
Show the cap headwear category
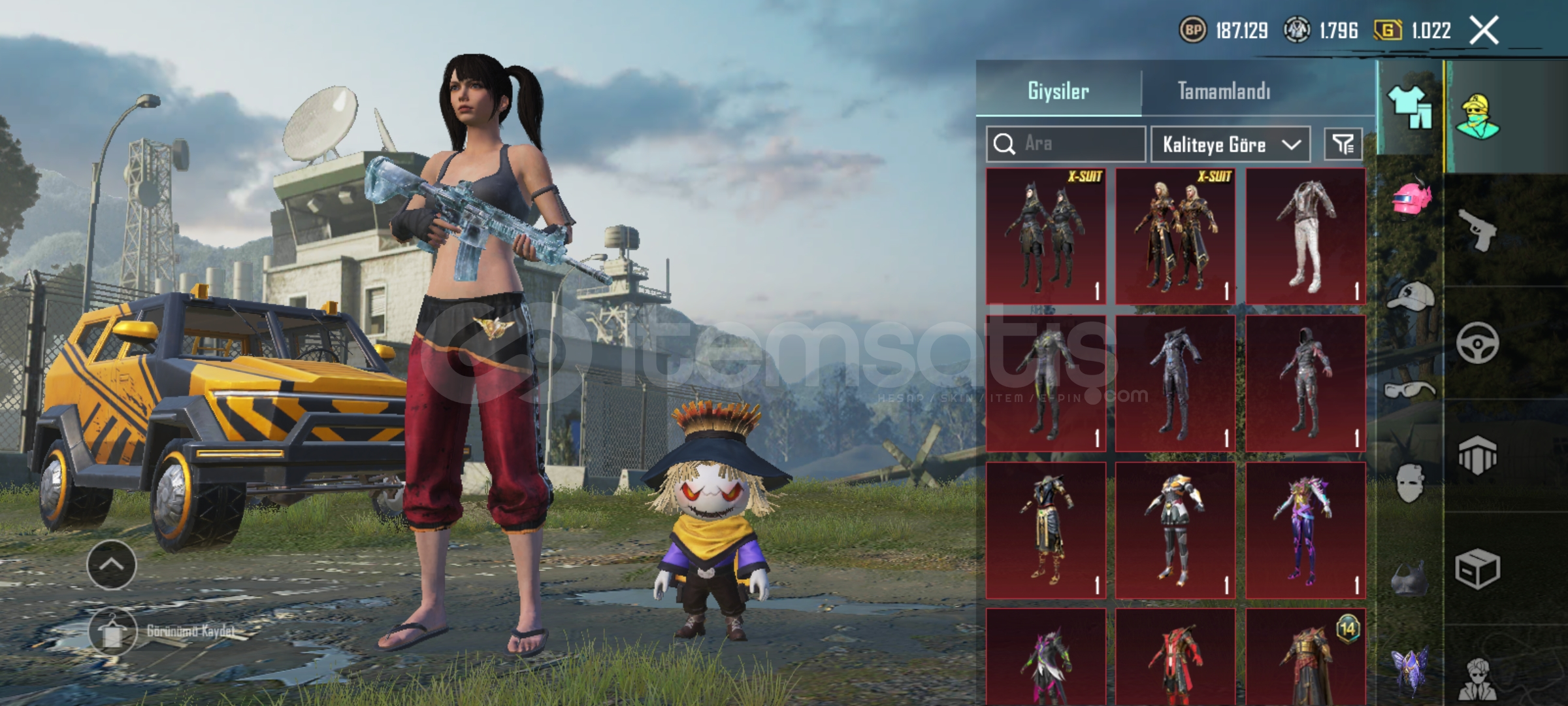pos(1411,297)
